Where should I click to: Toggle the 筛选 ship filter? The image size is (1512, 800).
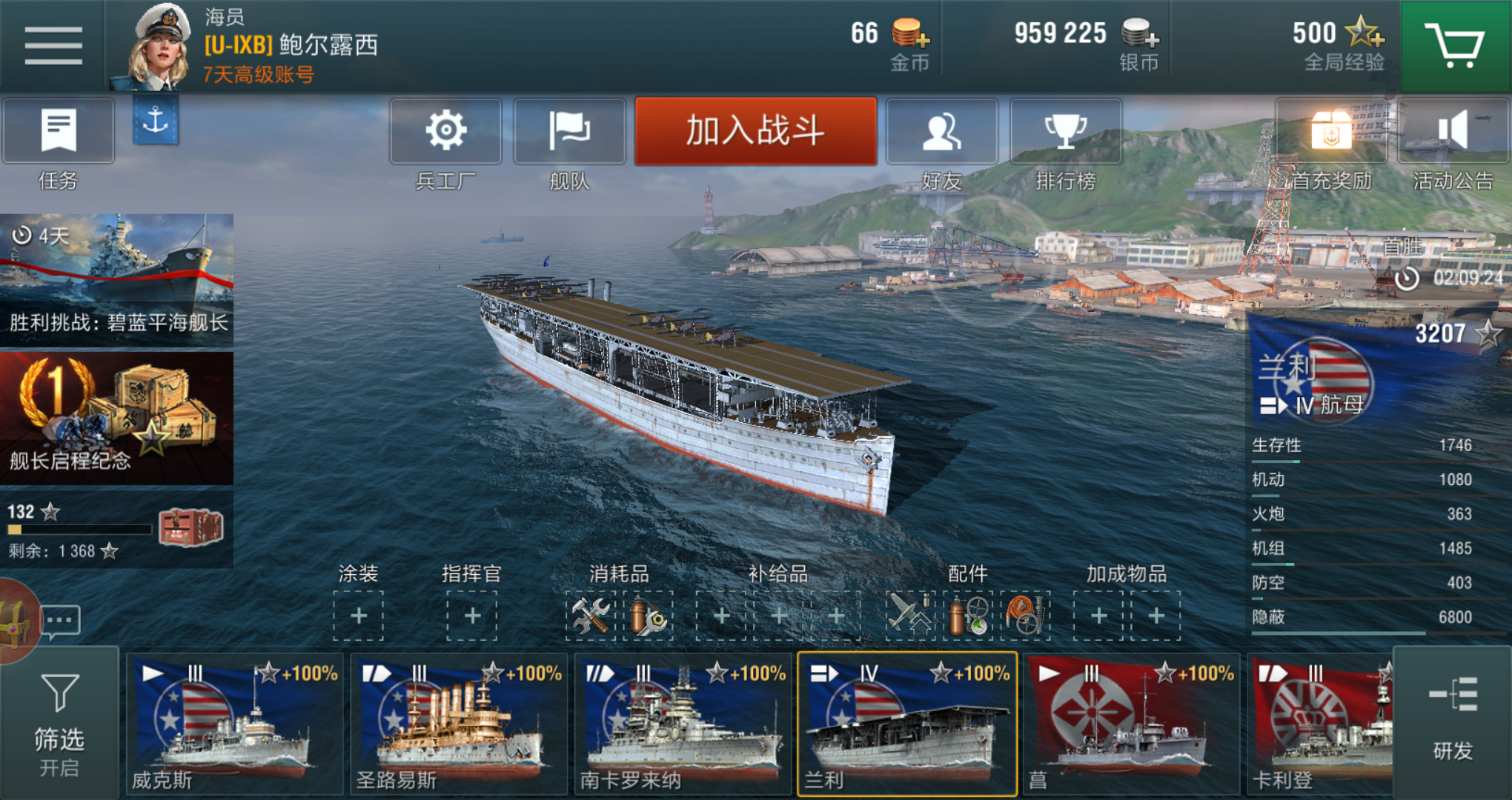[x=59, y=724]
